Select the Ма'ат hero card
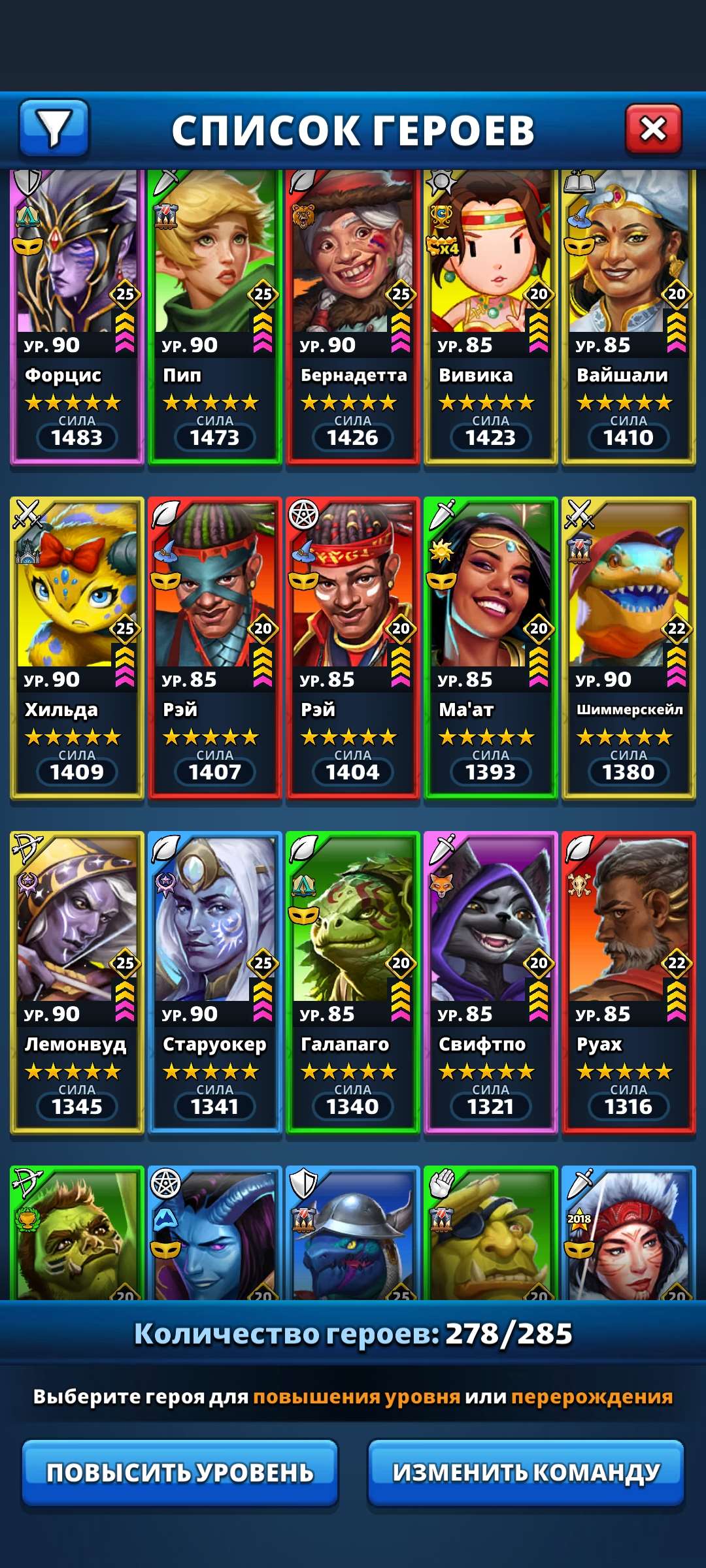 coord(490,647)
